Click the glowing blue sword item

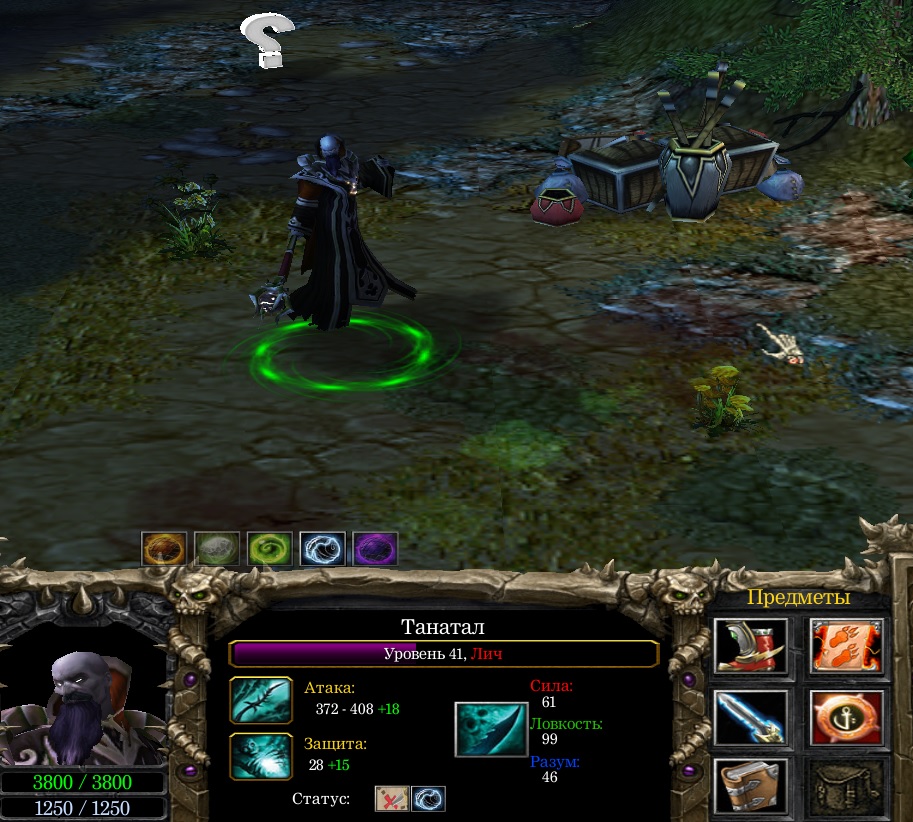pos(750,717)
